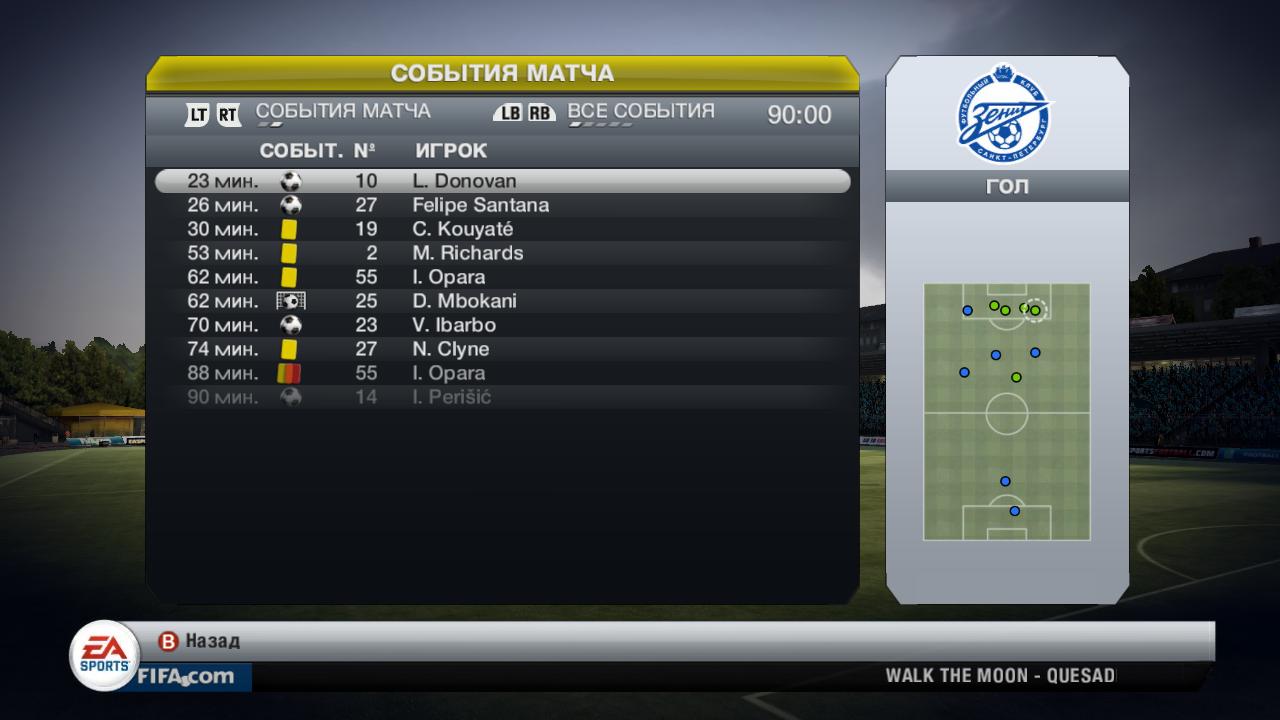Image resolution: width=1280 pixels, height=720 pixels.
Task: Choose the I. Perišić 90 minute goal
Action: [502, 397]
